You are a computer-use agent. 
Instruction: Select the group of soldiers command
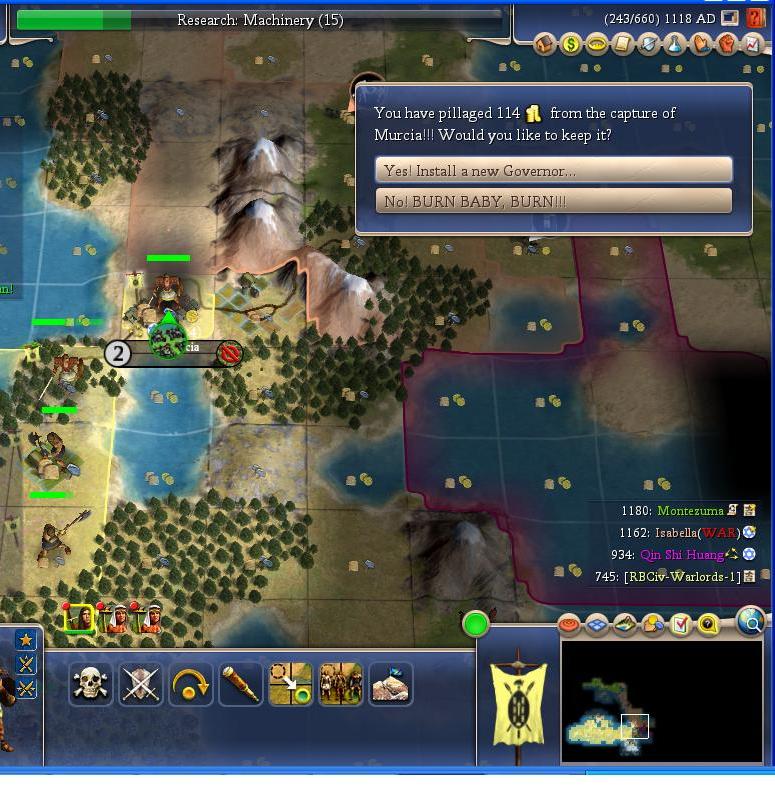340,685
